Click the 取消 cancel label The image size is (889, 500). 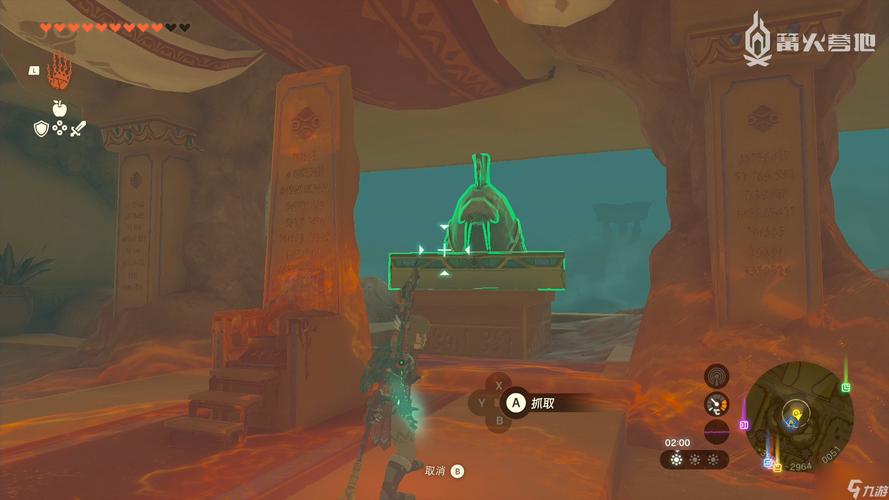(x=434, y=470)
